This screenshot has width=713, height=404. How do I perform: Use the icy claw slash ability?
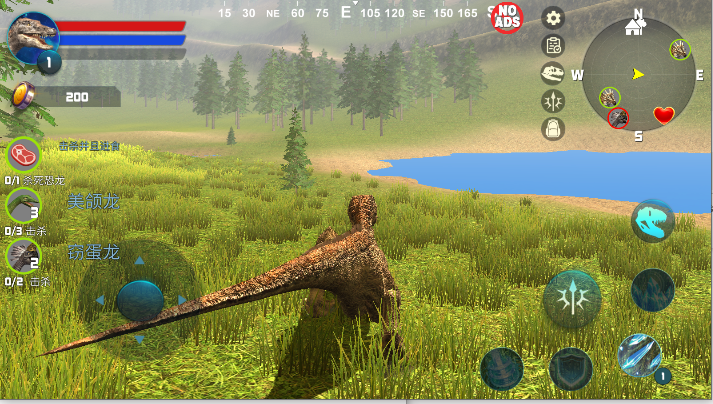pyautogui.click(x=638, y=354)
